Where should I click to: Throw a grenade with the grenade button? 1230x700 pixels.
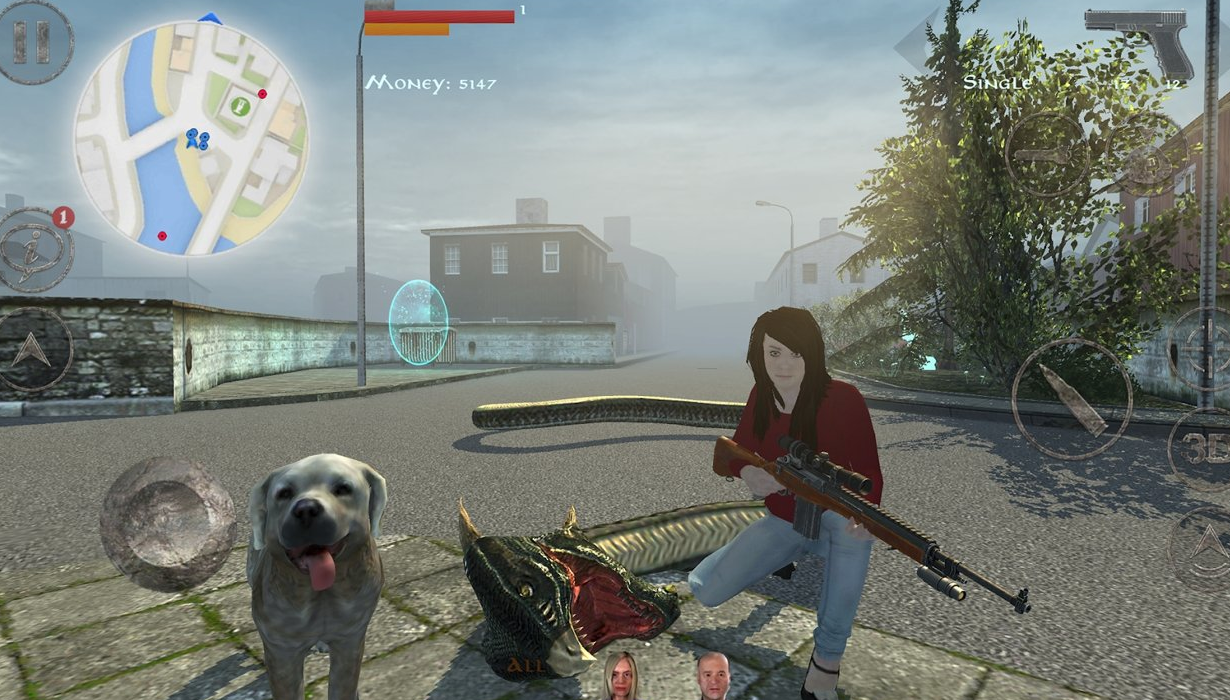tap(1146, 153)
